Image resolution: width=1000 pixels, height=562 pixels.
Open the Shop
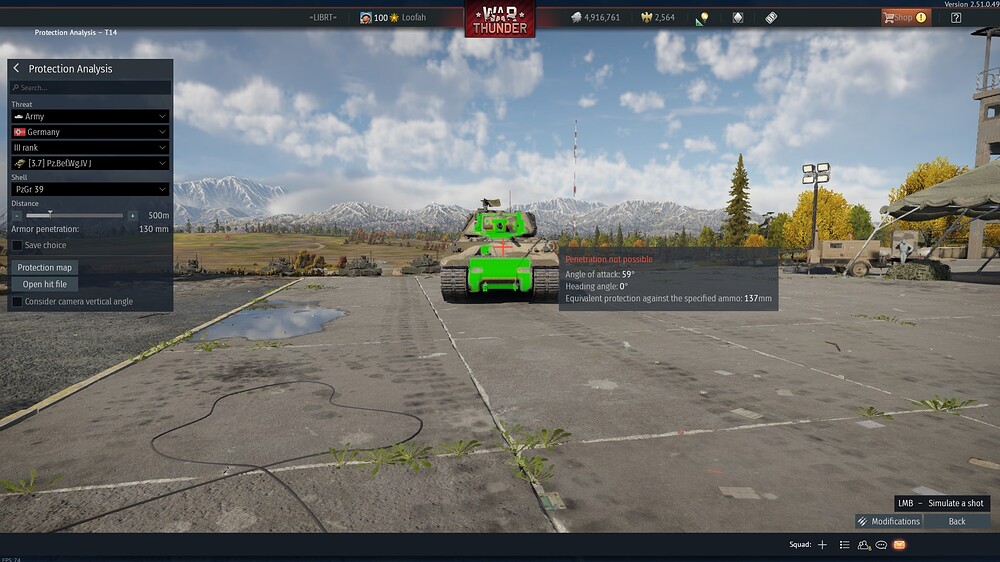point(904,17)
